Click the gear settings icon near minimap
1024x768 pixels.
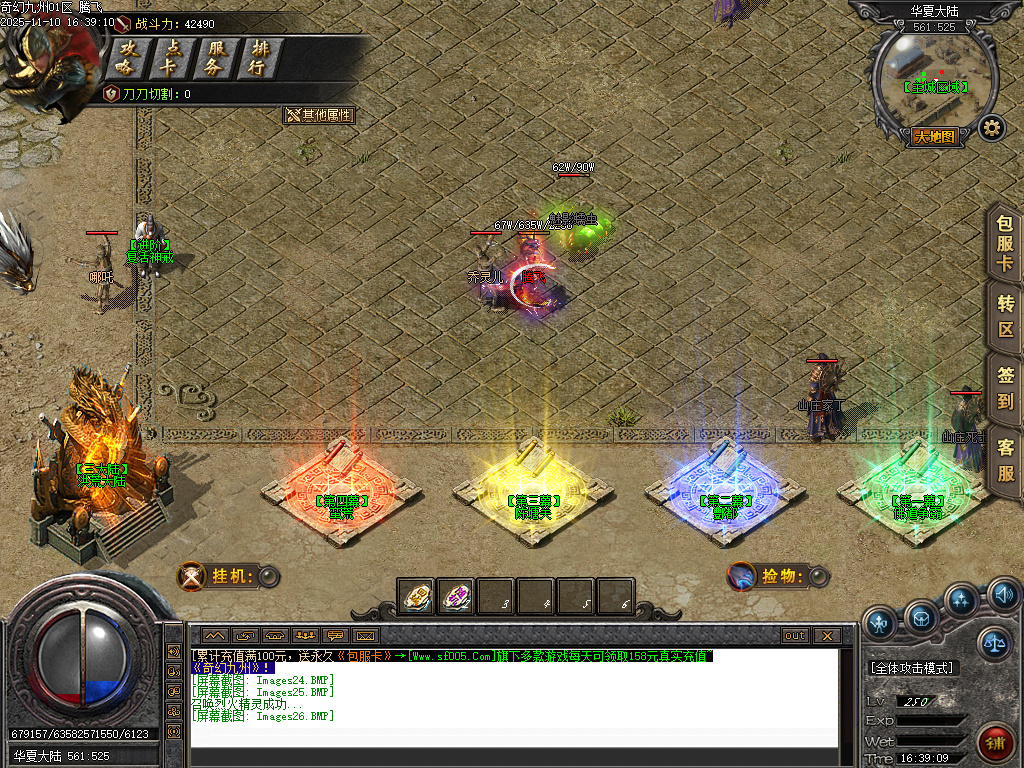[991, 128]
